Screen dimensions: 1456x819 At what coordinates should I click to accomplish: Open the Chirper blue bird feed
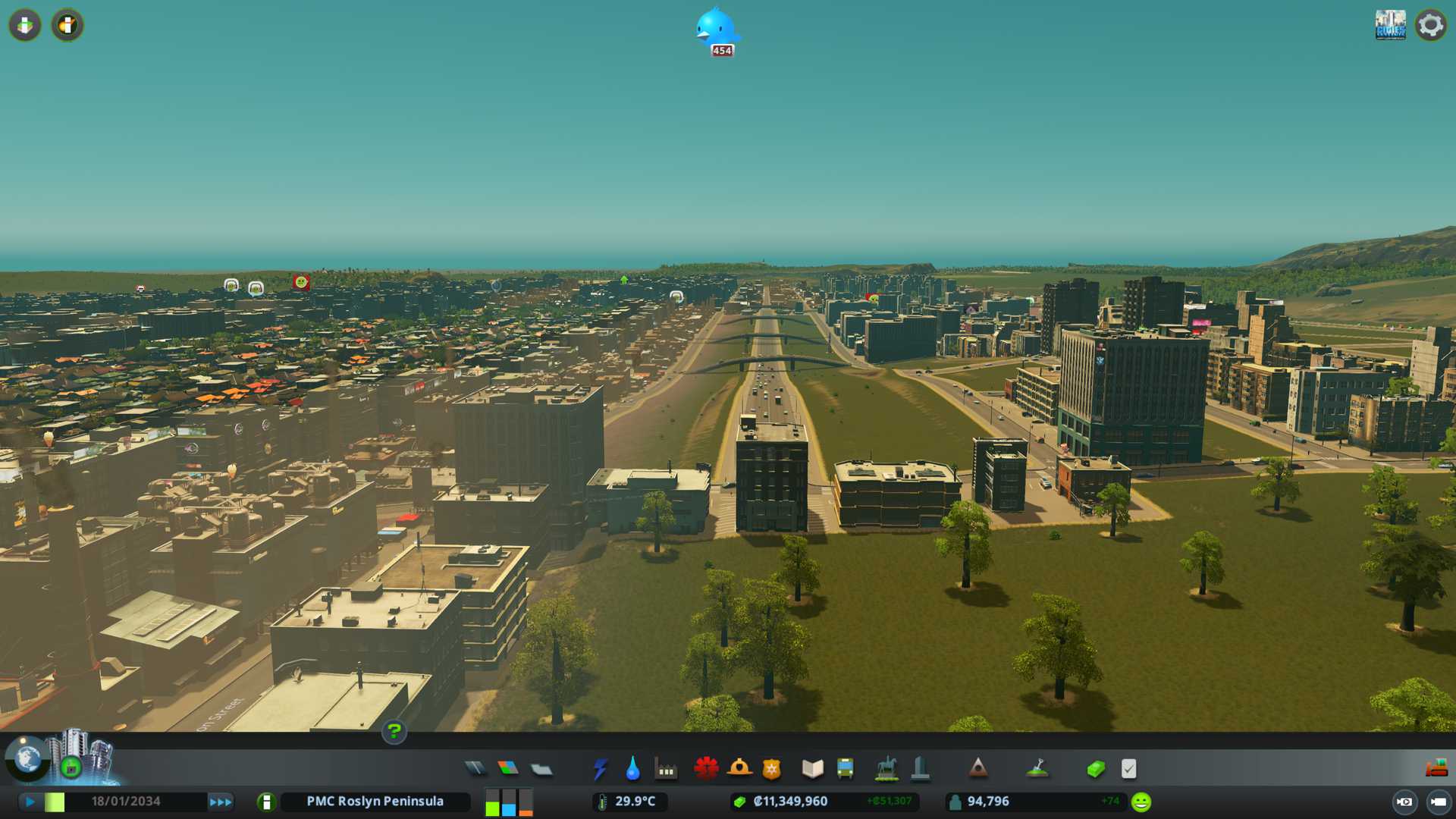click(x=717, y=30)
